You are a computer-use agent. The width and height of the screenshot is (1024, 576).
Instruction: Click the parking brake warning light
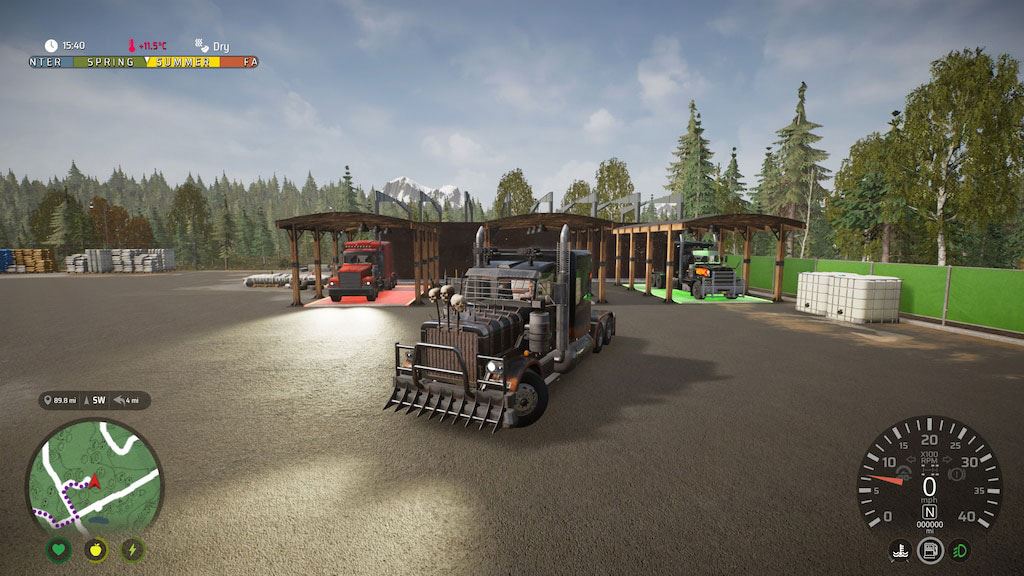pyautogui.click(x=955, y=474)
